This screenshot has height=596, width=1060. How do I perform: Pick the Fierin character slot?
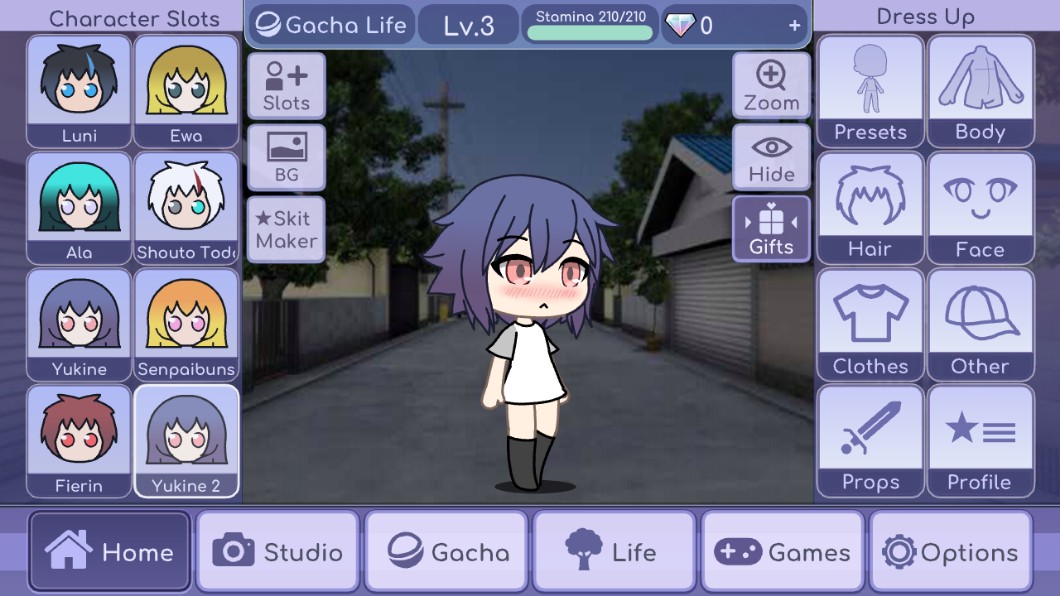(x=79, y=441)
